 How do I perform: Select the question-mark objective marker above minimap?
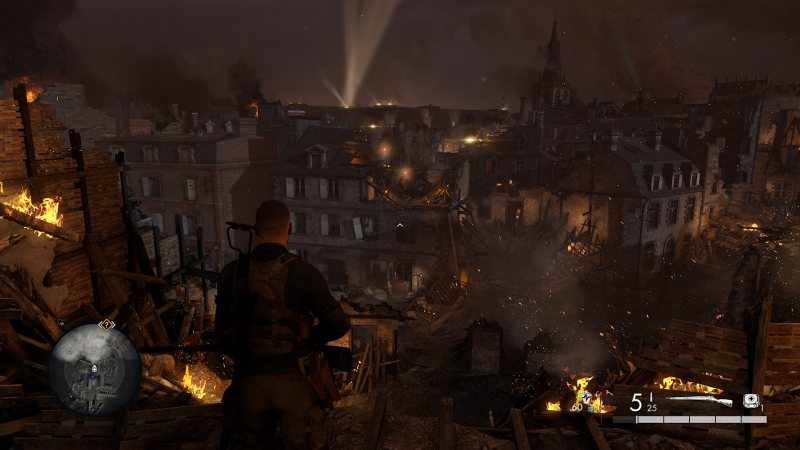[106, 324]
